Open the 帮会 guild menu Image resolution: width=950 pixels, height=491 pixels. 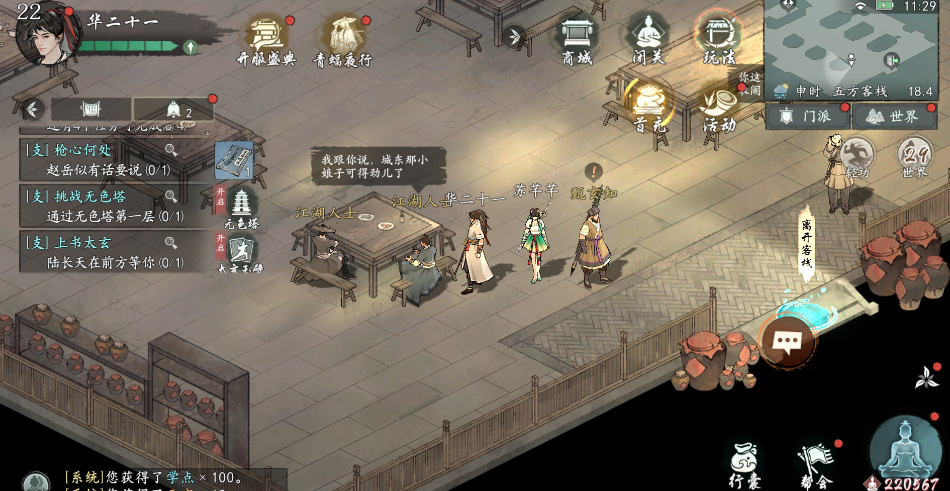pos(814,464)
